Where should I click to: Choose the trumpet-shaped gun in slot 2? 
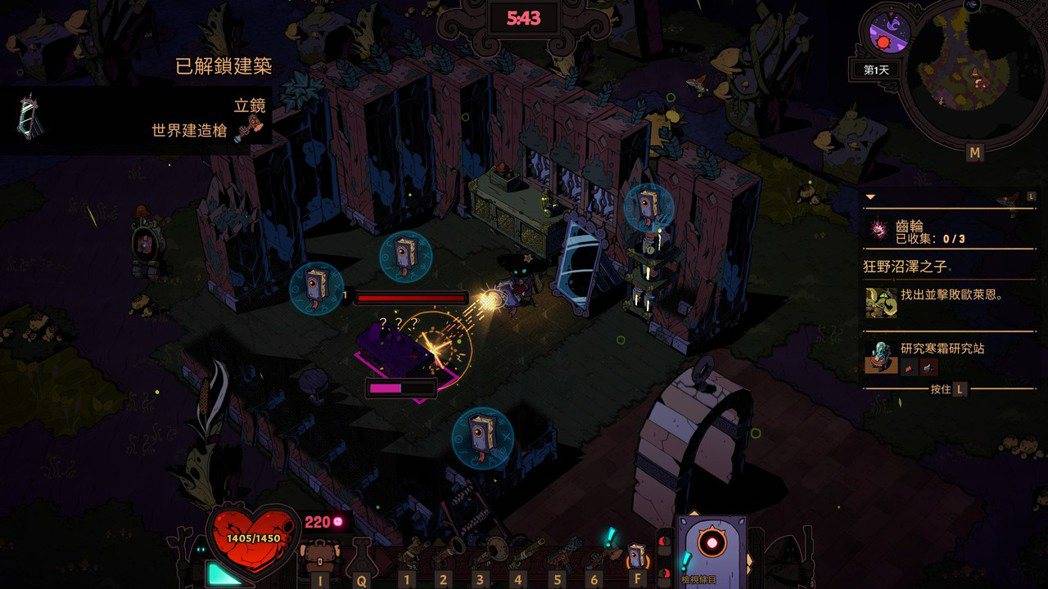coord(444,556)
